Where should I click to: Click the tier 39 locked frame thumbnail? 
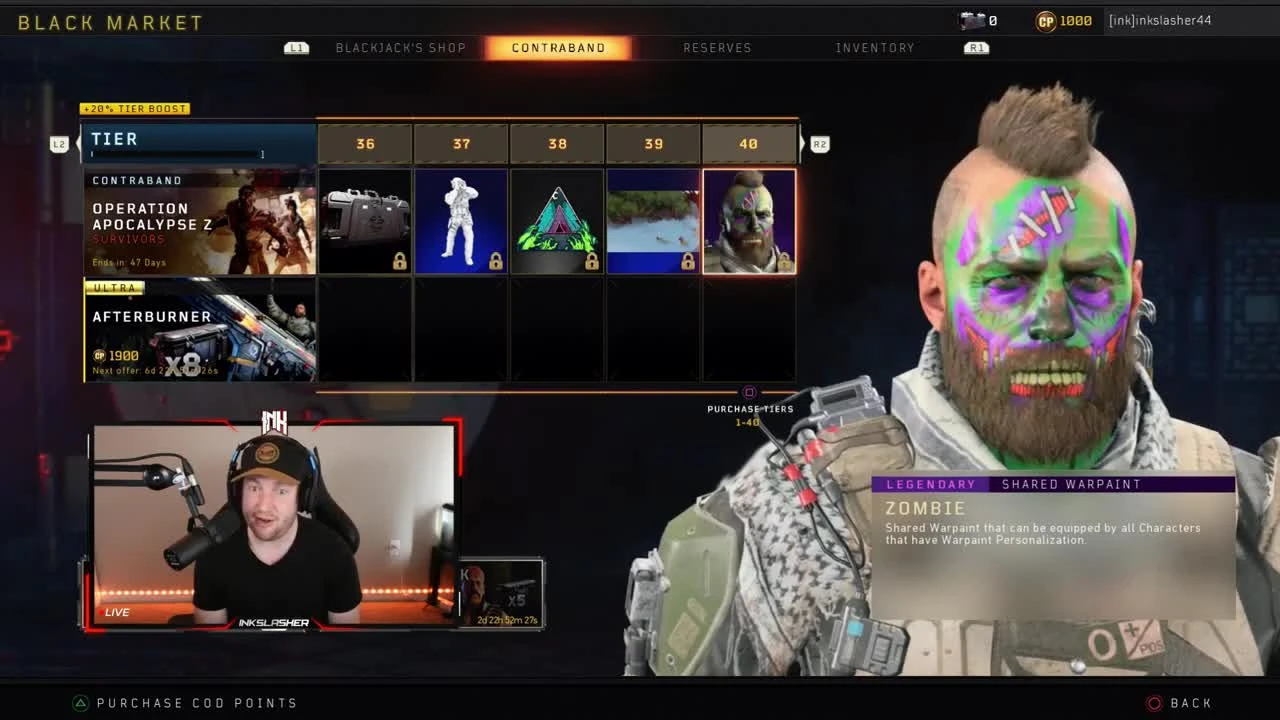pyautogui.click(x=653, y=220)
